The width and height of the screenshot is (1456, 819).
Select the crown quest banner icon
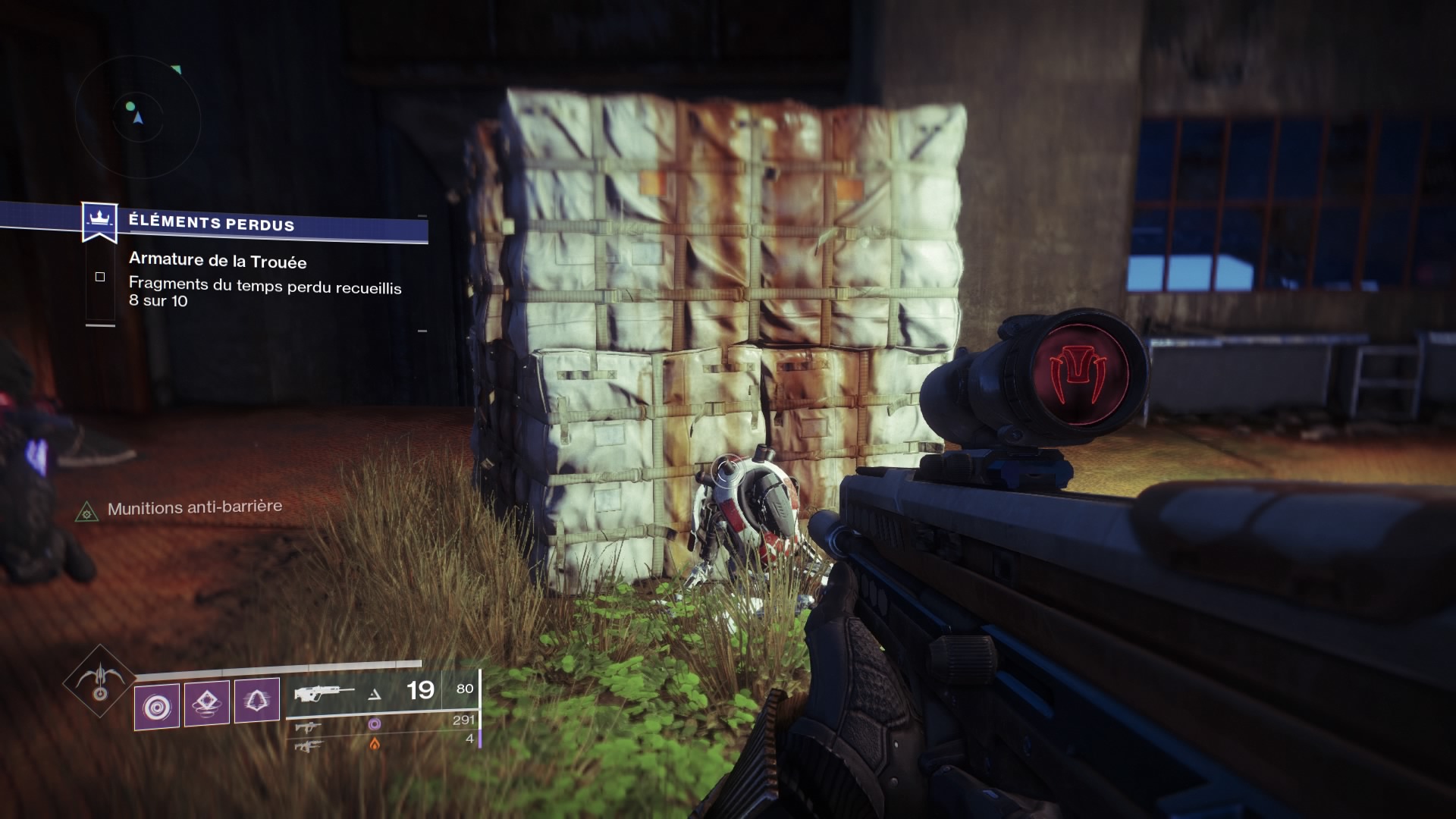(x=99, y=221)
